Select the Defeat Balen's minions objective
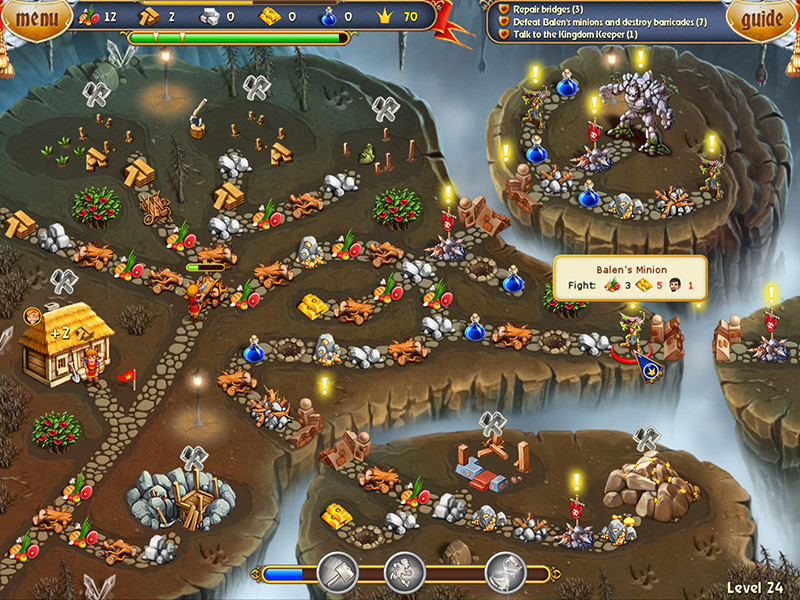The image size is (800, 600). [x=602, y=21]
